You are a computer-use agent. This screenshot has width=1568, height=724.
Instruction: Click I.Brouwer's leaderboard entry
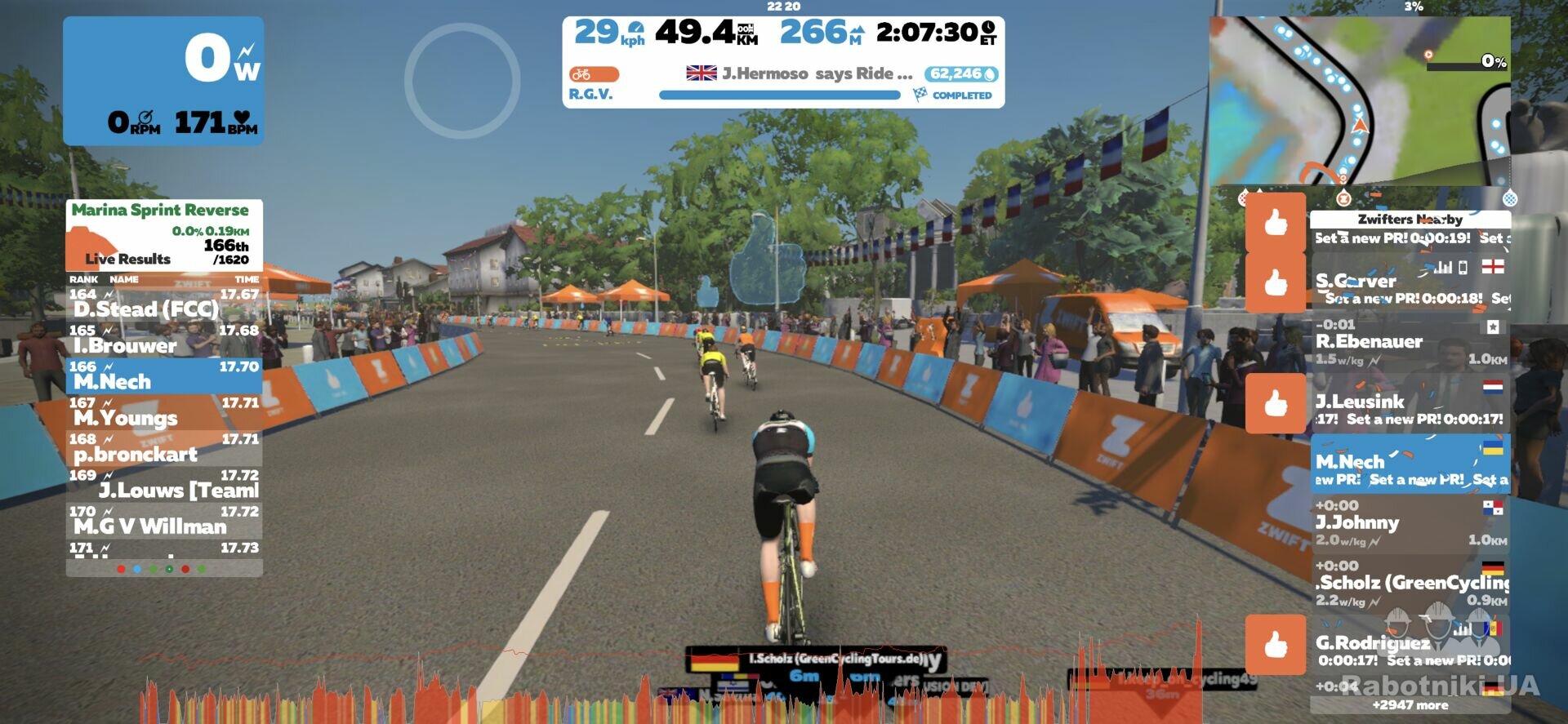(164, 340)
